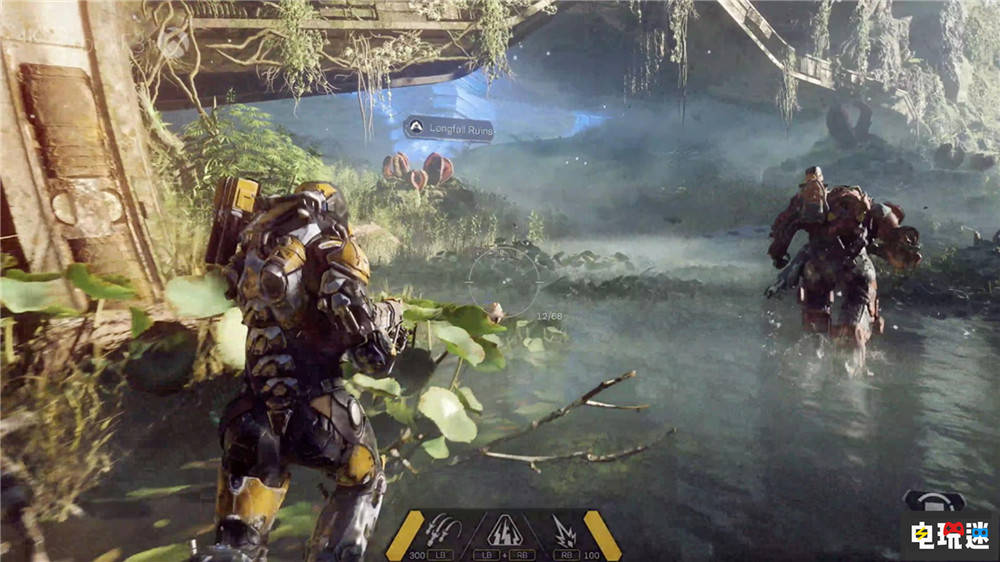This screenshot has height=562, width=1000.
Task: Activate the triple-missile ability icon
Action: pyautogui.click(x=443, y=529)
